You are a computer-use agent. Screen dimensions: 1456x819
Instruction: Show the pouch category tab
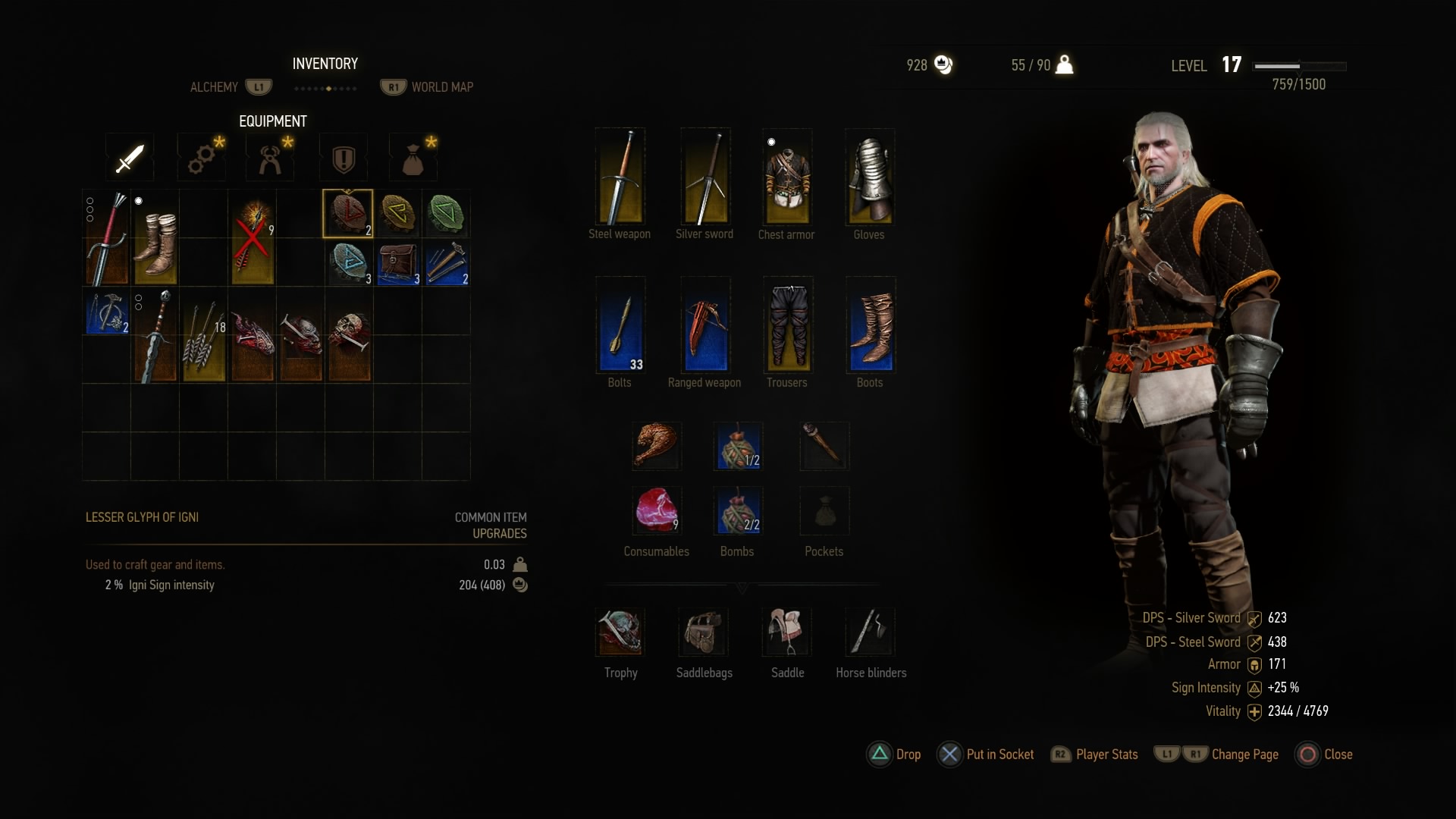click(x=413, y=158)
